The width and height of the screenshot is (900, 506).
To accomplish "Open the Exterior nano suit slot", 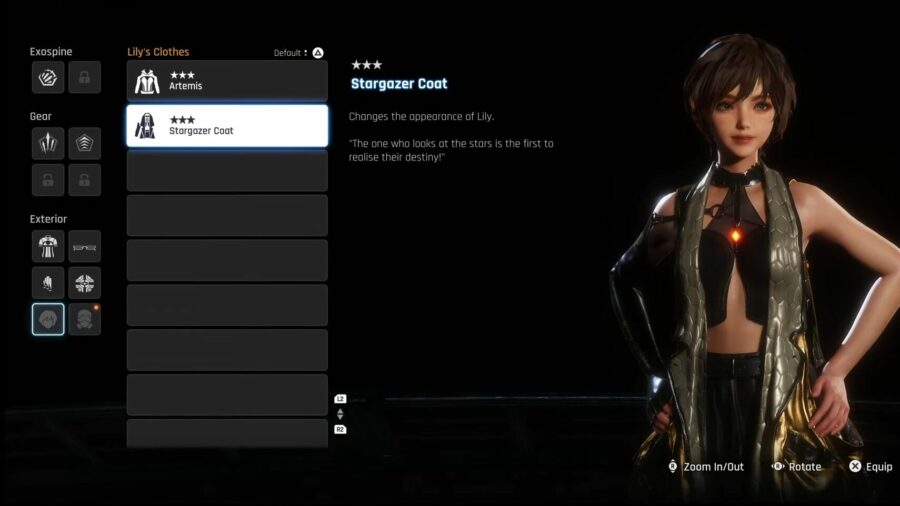I will tap(48, 246).
